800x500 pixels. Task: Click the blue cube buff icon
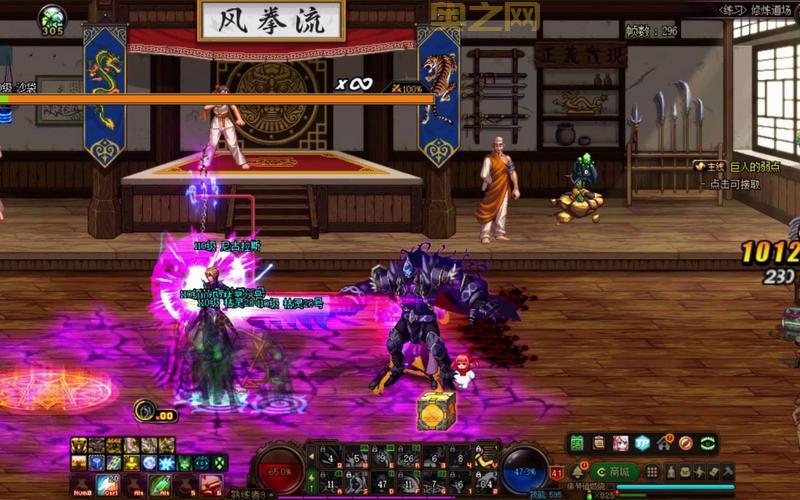click(x=96, y=463)
